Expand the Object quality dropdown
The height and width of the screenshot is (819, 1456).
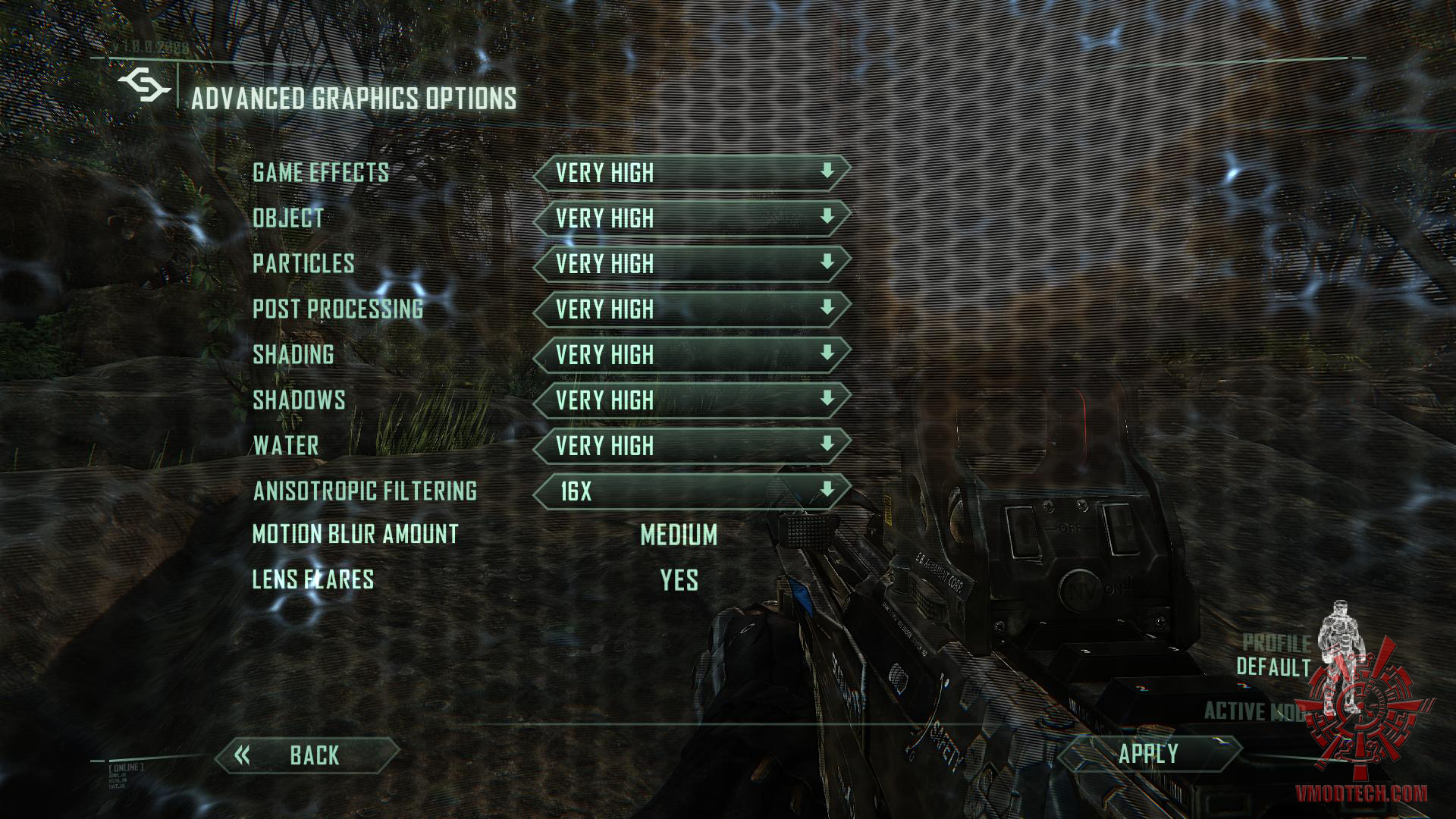[x=691, y=218]
